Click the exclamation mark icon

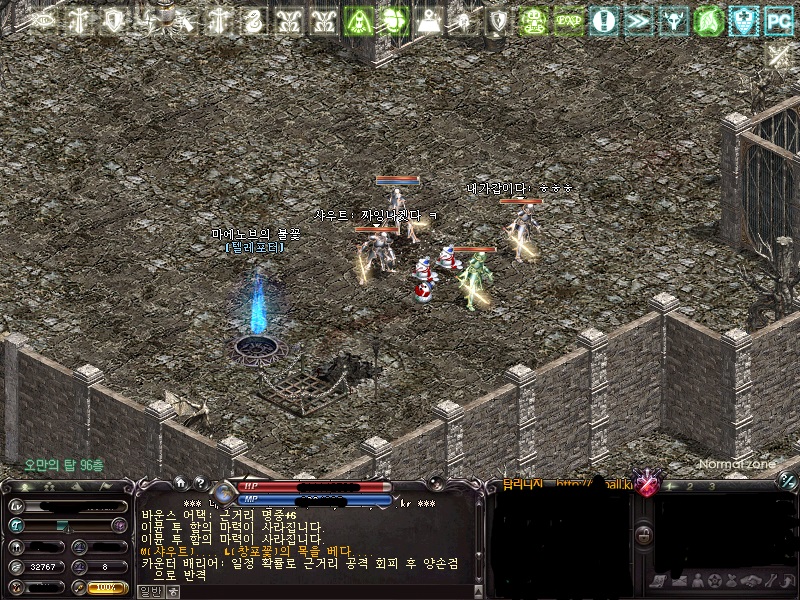click(602, 19)
